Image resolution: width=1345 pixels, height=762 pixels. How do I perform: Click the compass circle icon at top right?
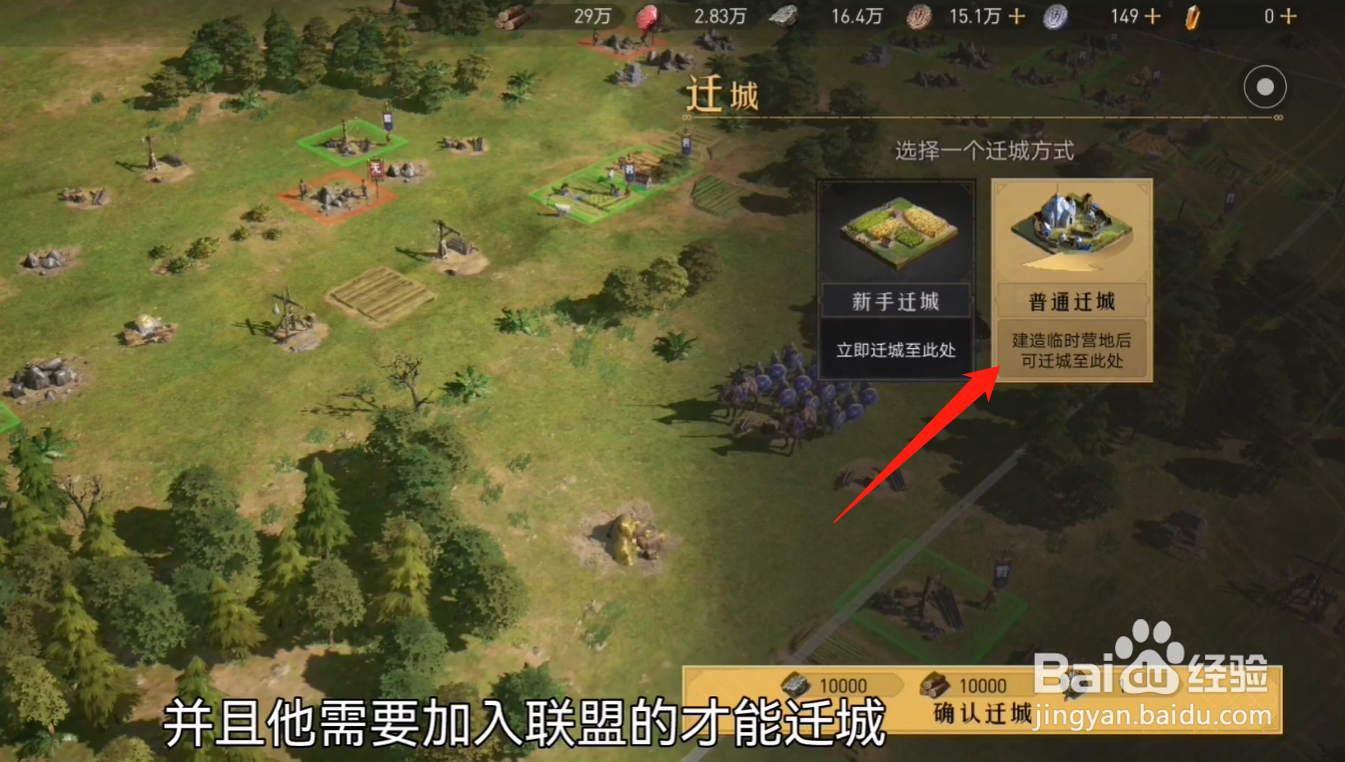click(x=1264, y=87)
